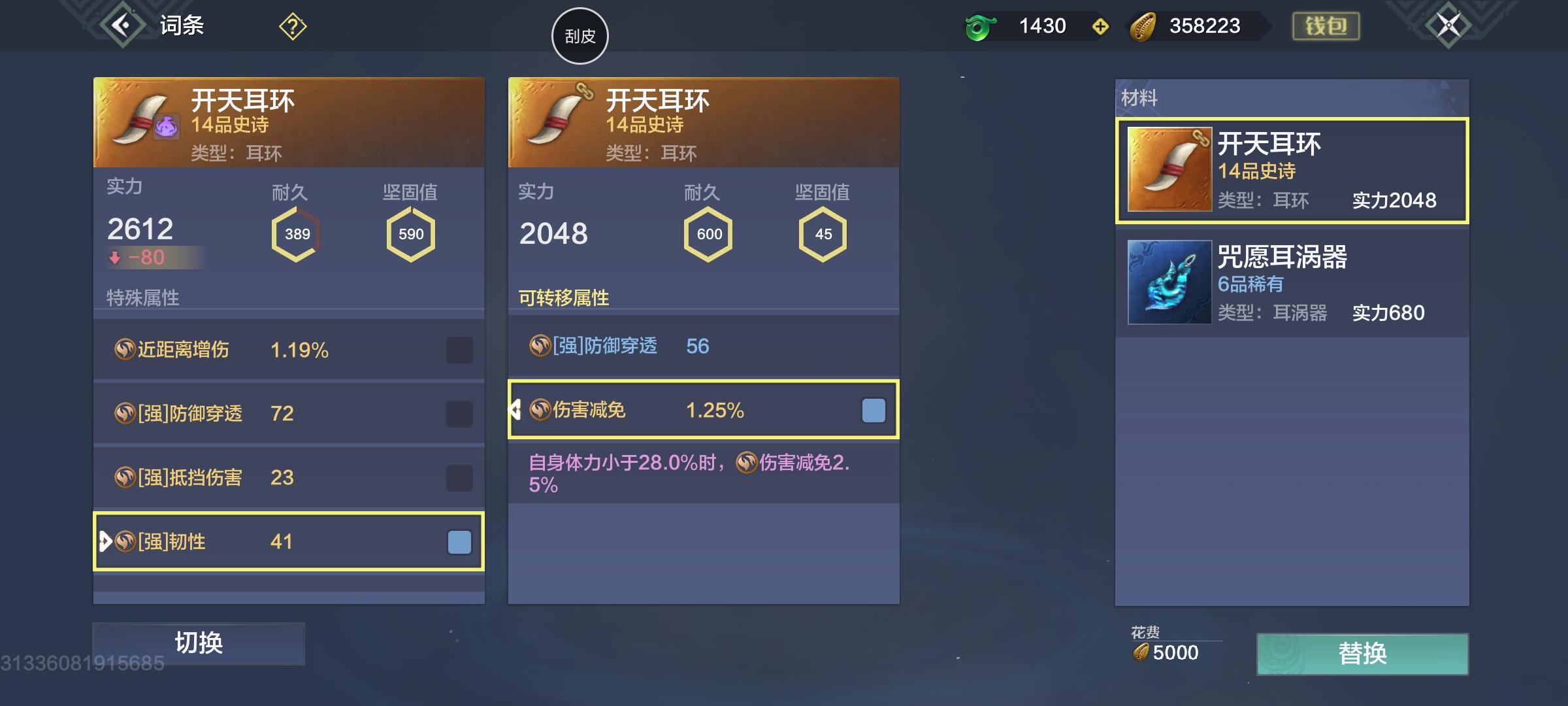Image resolution: width=1568 pixels, height=706 pixels.
Task: Open the 钱包 wallet
Action: 1328,26
